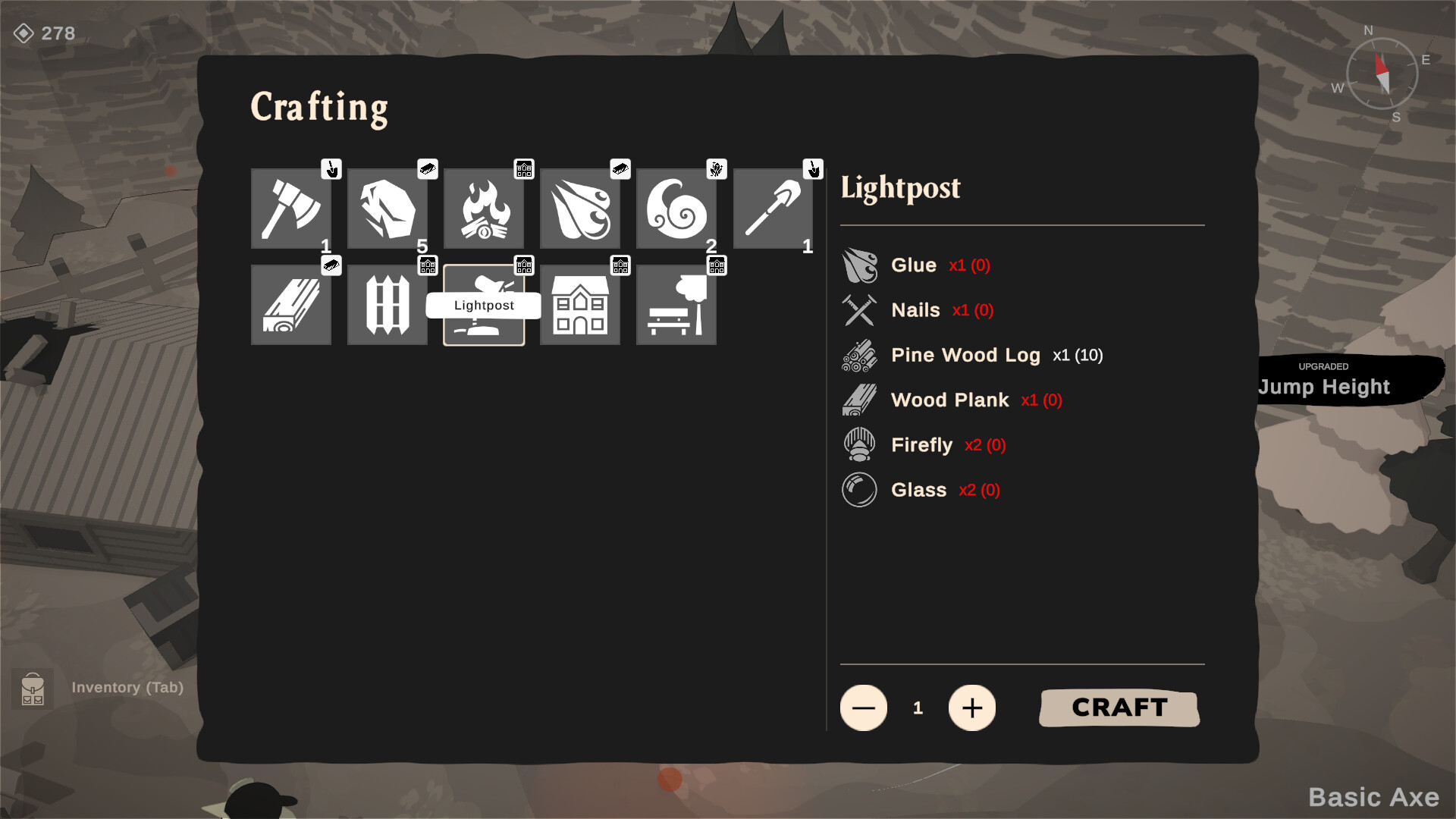Select the torch recipe icon
The image size is (1456, 819).
773,209
